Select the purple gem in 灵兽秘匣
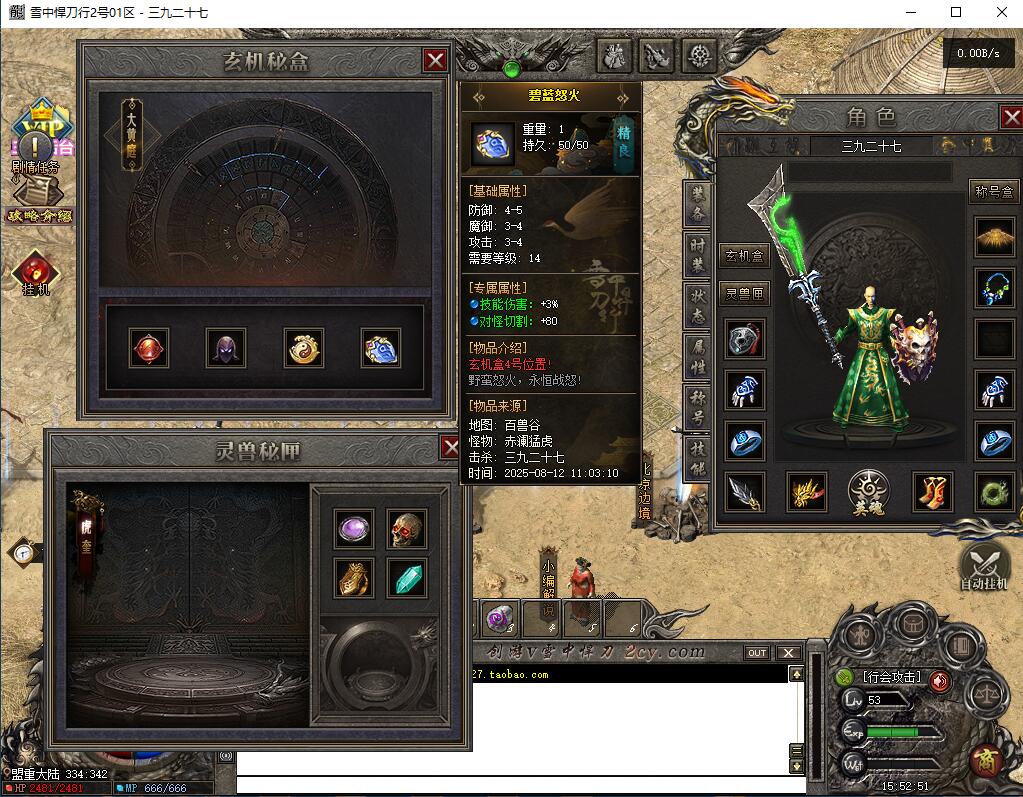 coord(354,529)
